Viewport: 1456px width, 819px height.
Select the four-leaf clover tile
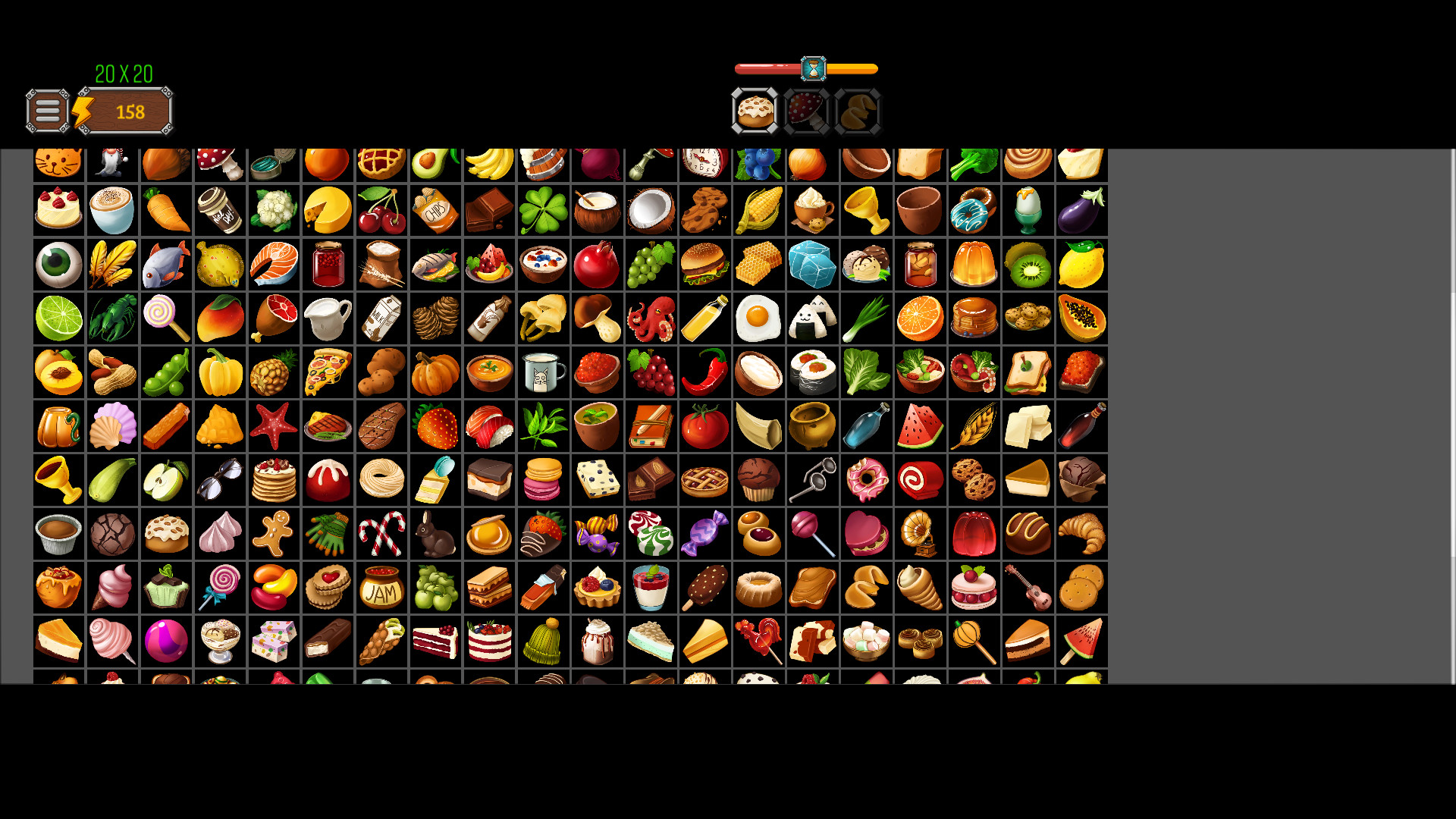click(544, 211)
